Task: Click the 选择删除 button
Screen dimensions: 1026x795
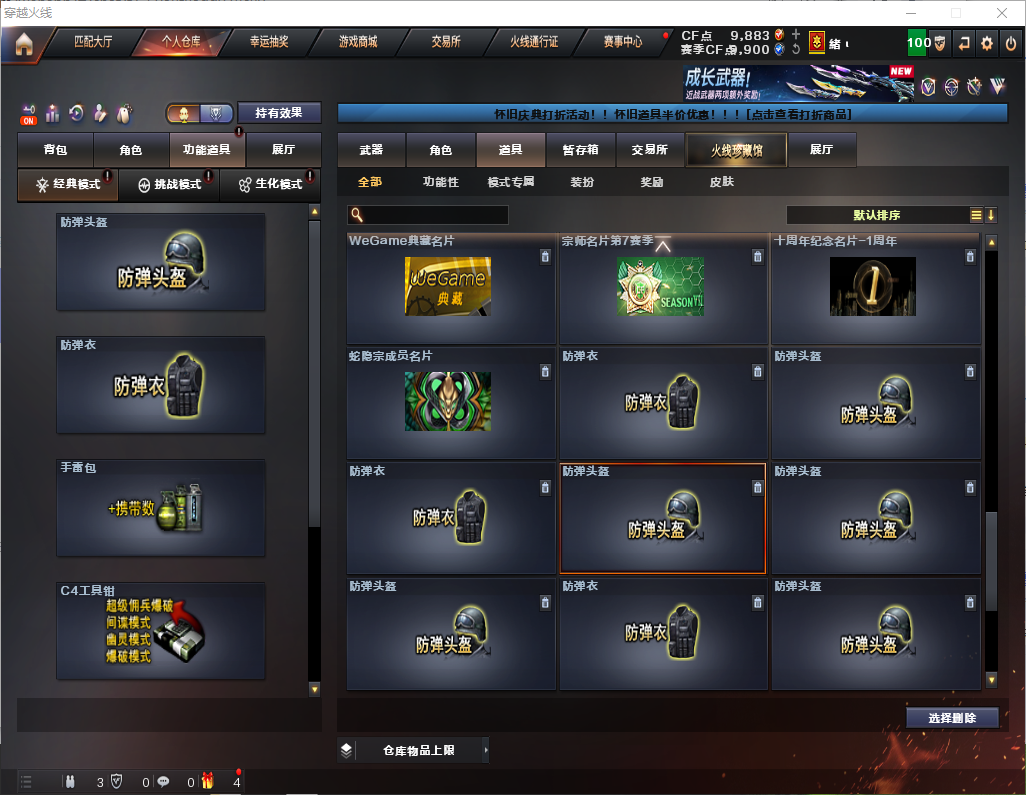Action: [952, 718]
